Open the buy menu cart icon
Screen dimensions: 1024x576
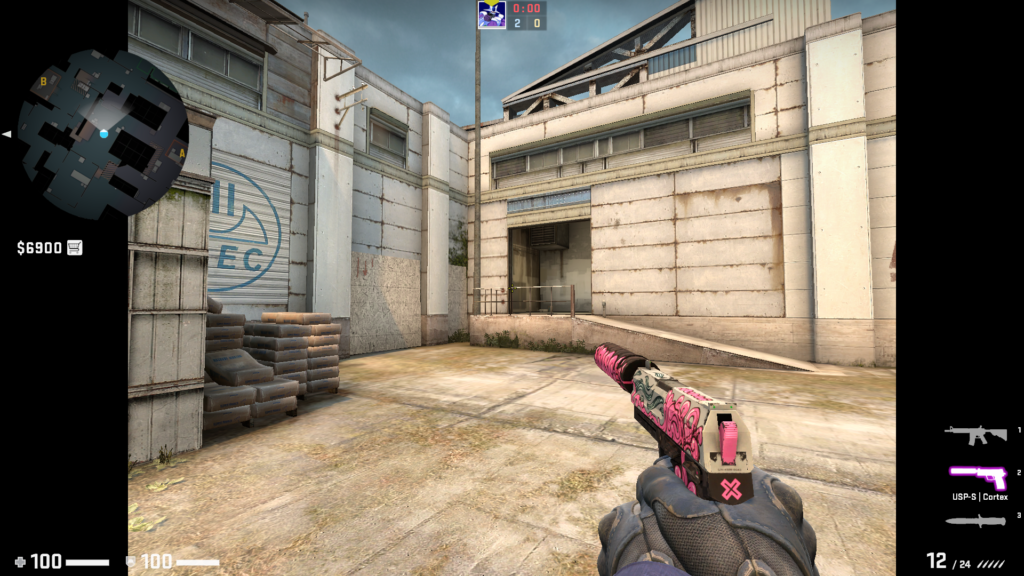(x=75, y=247)
